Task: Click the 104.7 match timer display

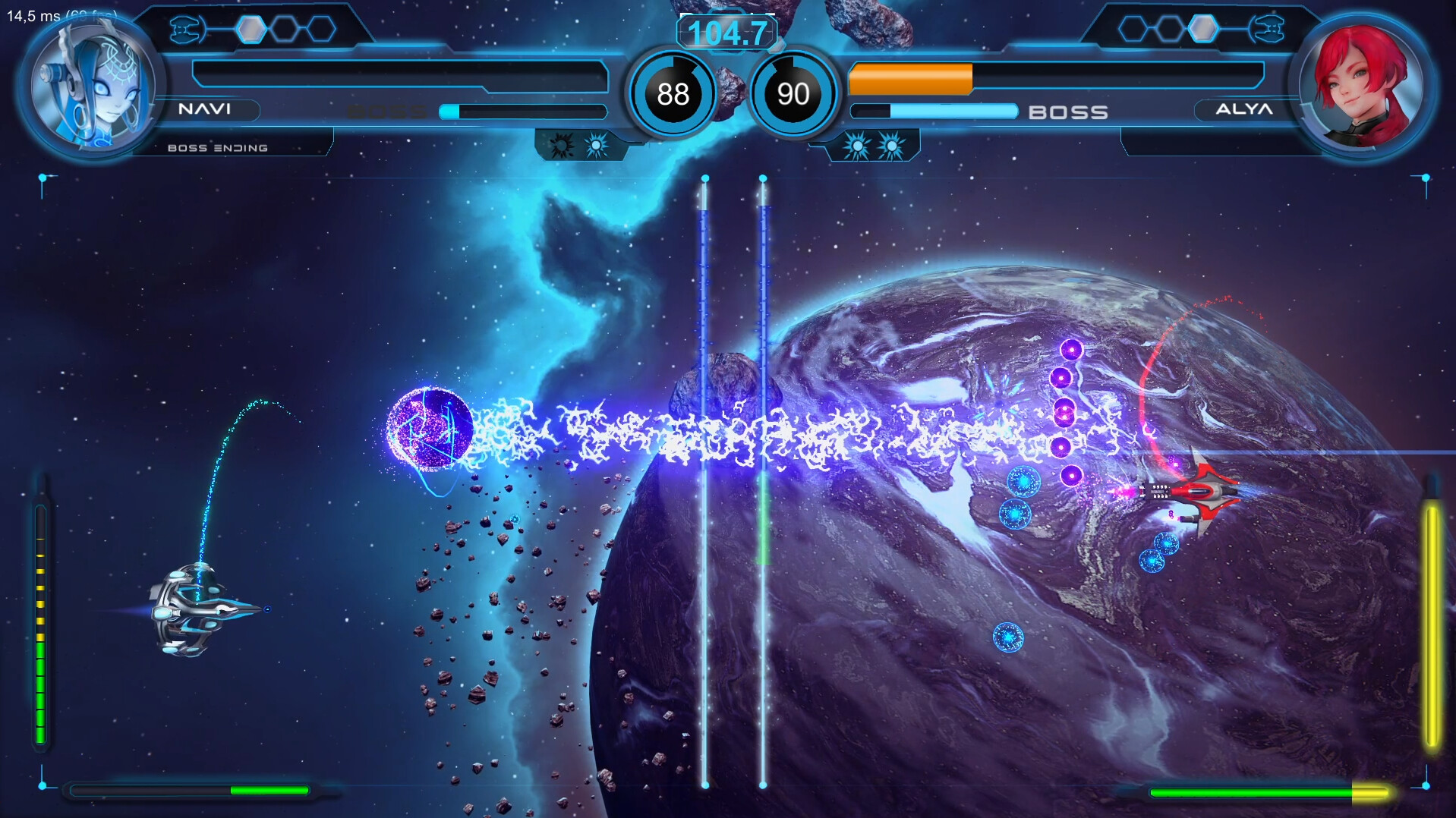Action: pyautogui.click(x=728, y=33)
